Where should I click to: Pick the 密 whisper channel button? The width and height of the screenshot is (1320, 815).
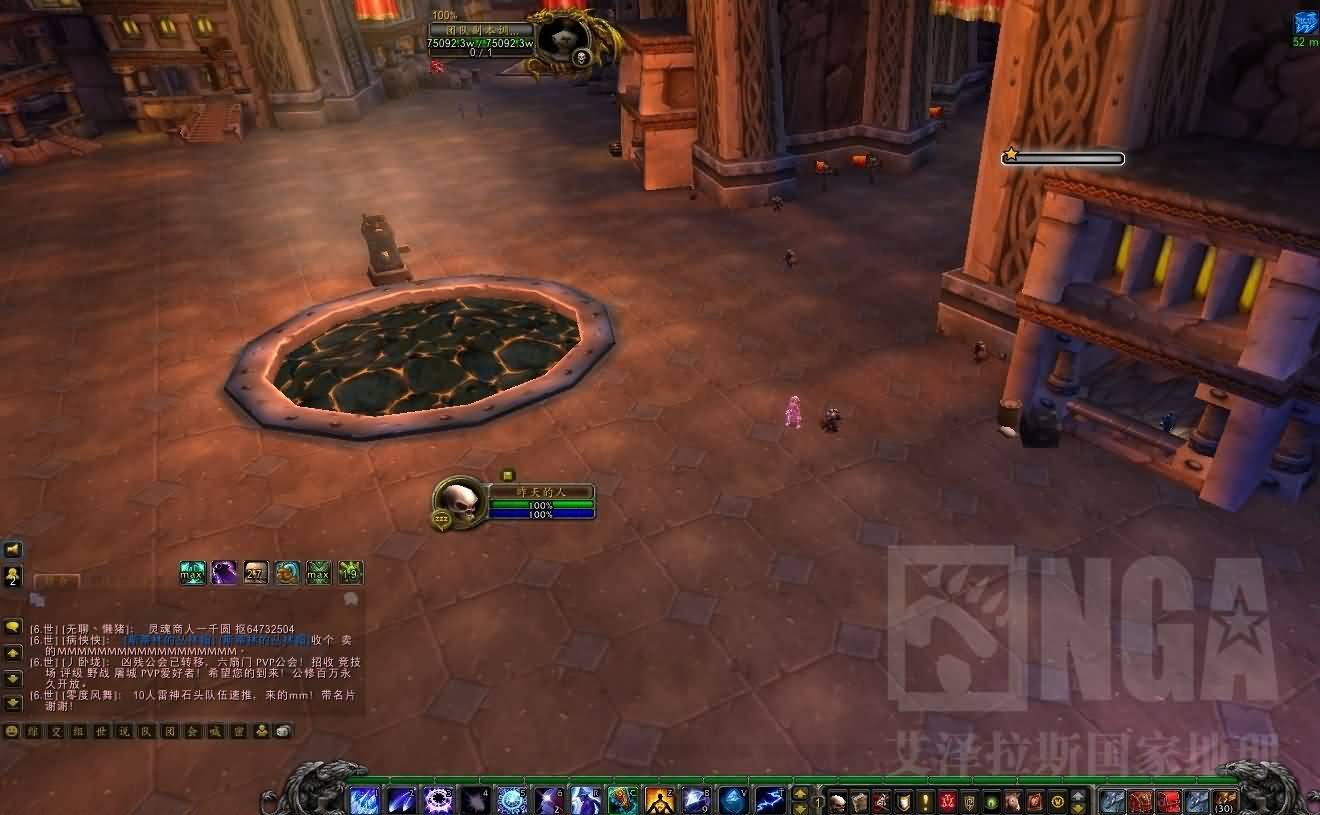237,731
